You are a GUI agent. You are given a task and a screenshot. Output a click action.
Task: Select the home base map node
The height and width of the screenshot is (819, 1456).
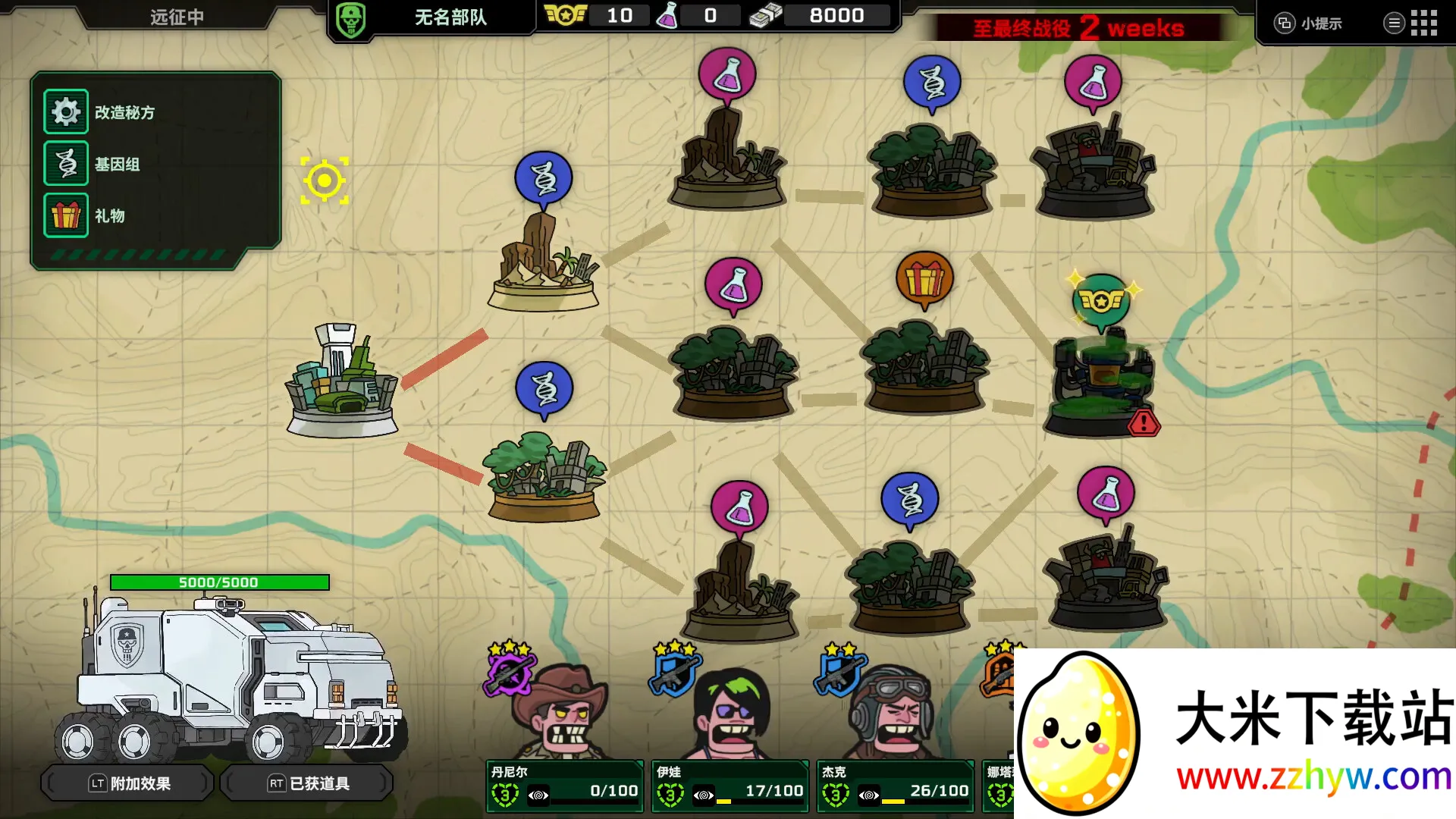(x=342, y=383)
